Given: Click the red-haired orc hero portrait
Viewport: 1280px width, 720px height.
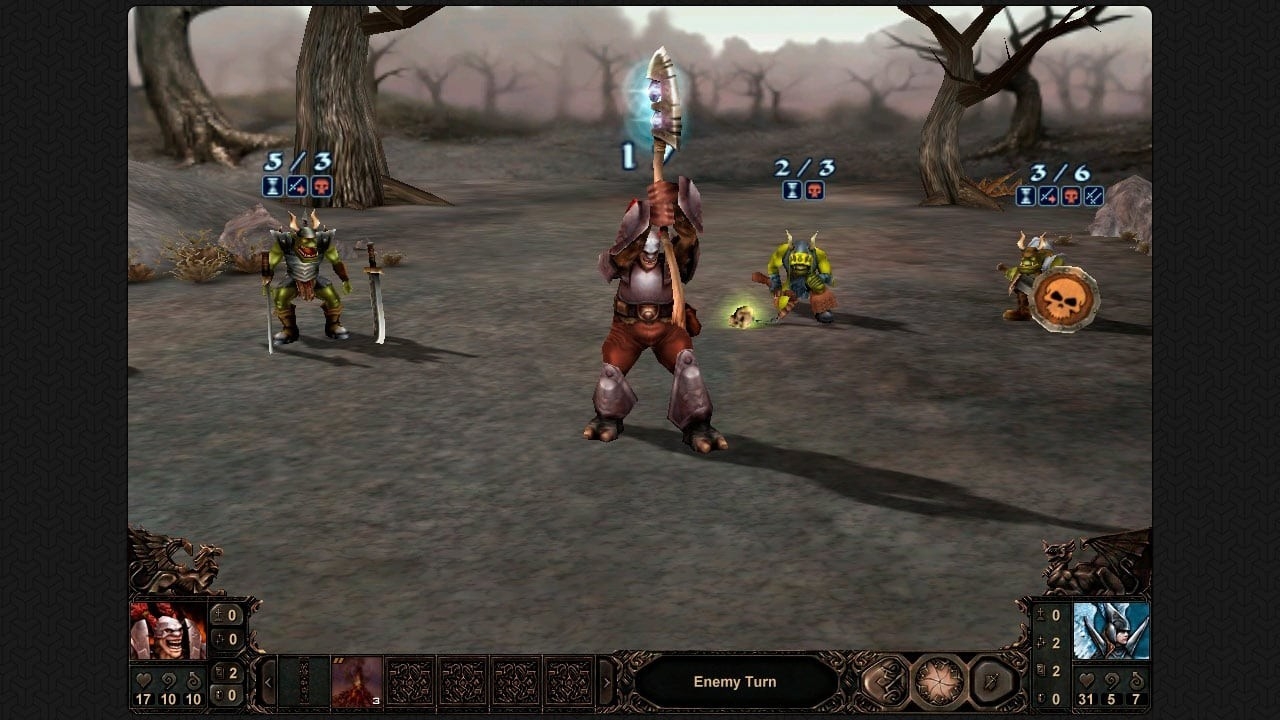Looking at the screenshot, I should (x=167, y=631).
